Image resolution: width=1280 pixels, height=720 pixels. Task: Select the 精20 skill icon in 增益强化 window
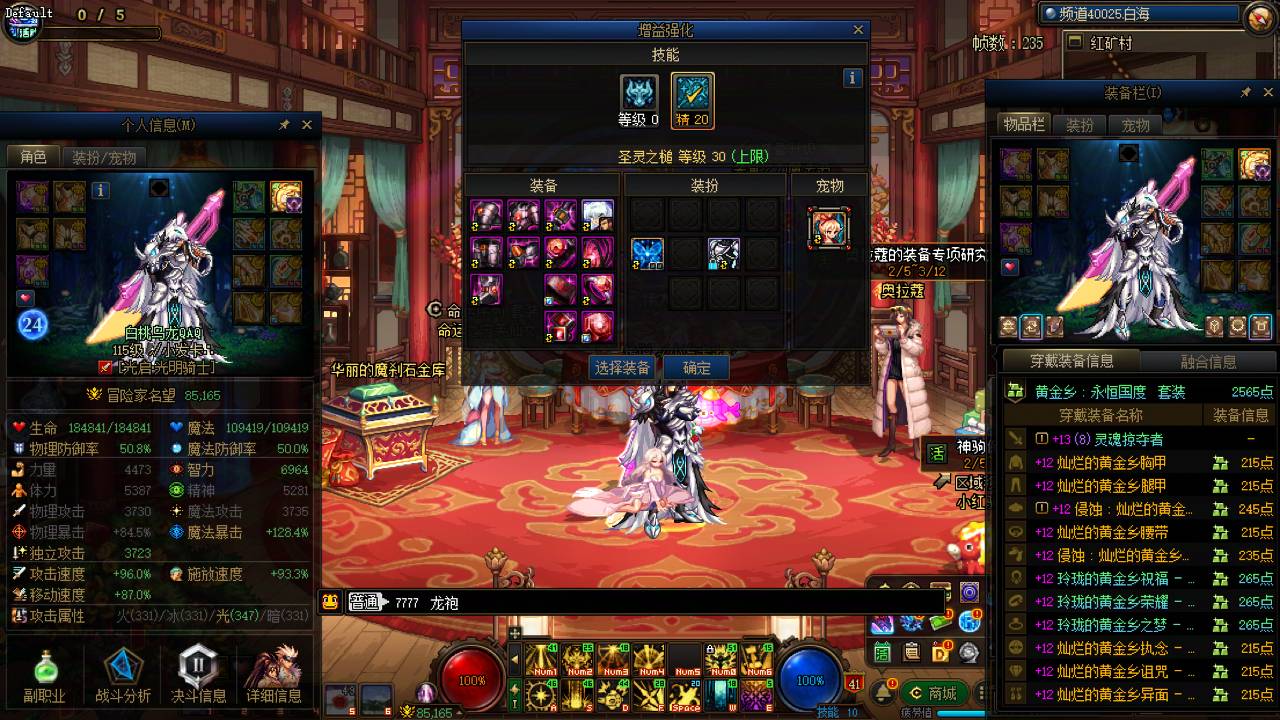[x=691, y=97]
